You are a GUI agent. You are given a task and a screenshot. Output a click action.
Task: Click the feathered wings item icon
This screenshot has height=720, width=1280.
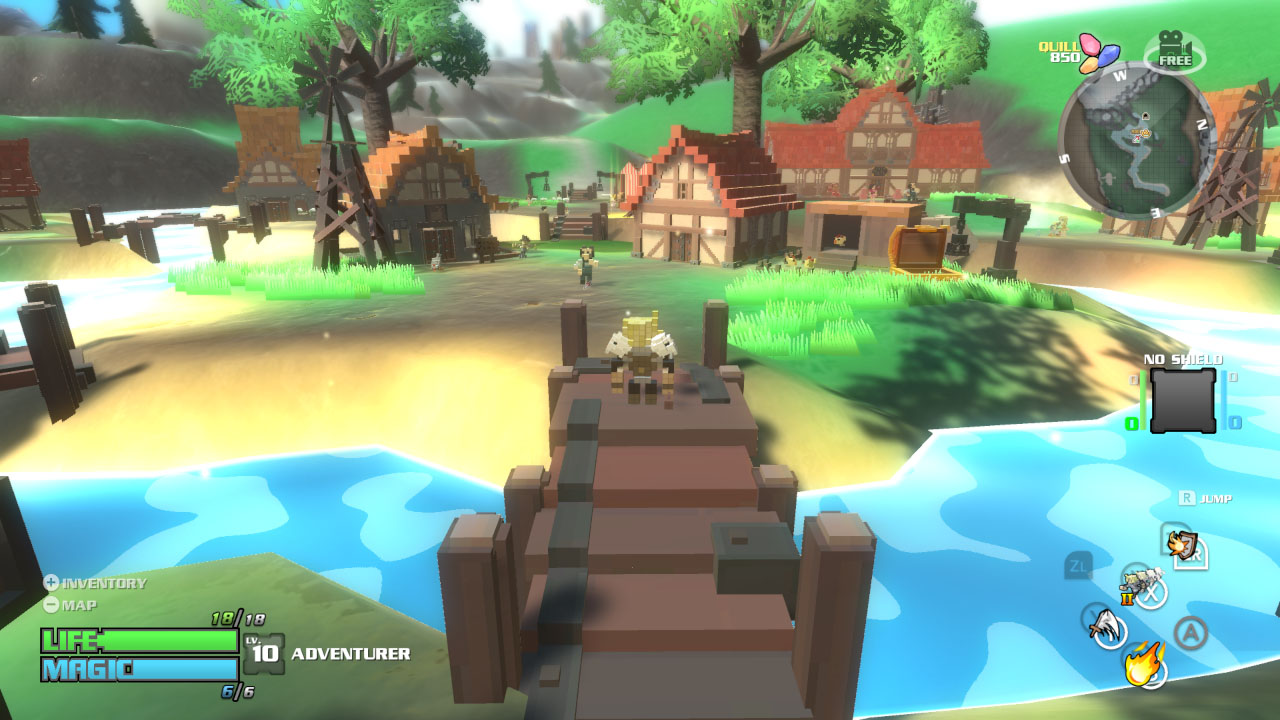(x=1106, y=626)
